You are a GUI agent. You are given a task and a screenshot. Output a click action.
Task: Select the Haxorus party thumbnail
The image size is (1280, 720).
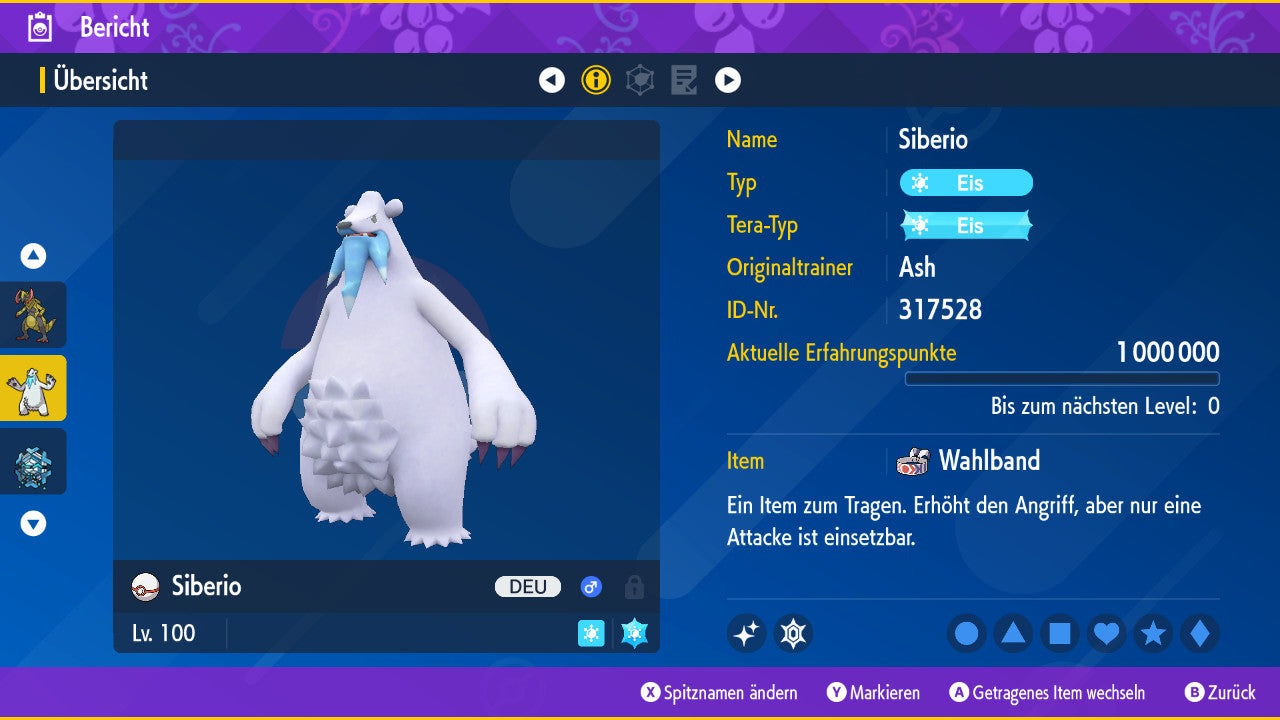coord(33,315)
